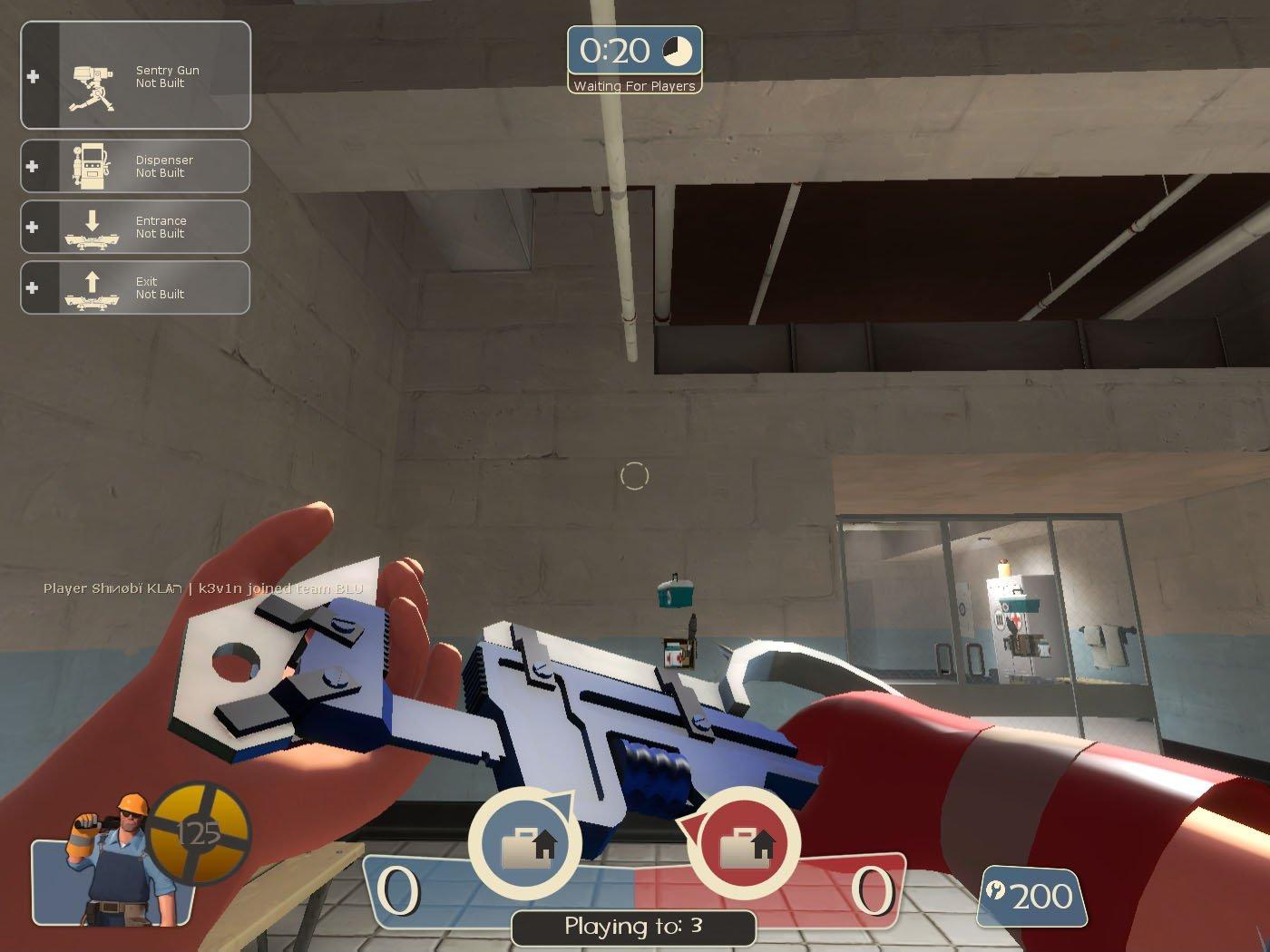
Task: Select the Dispenser Not Built panel
Action: [136, 166]
